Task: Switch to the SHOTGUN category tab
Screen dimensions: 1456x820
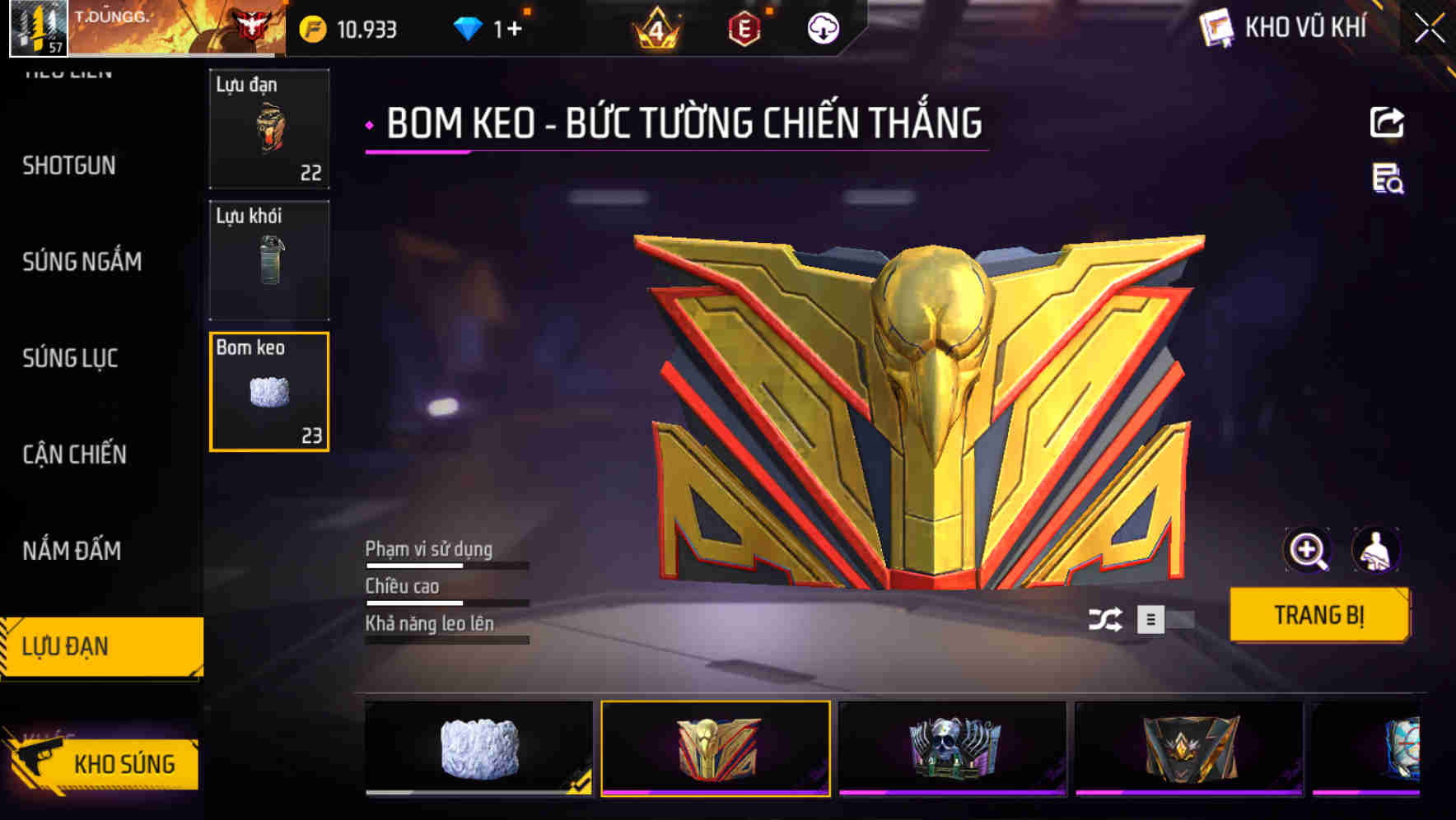Action: pyautogui.click(x=68, y=165)
